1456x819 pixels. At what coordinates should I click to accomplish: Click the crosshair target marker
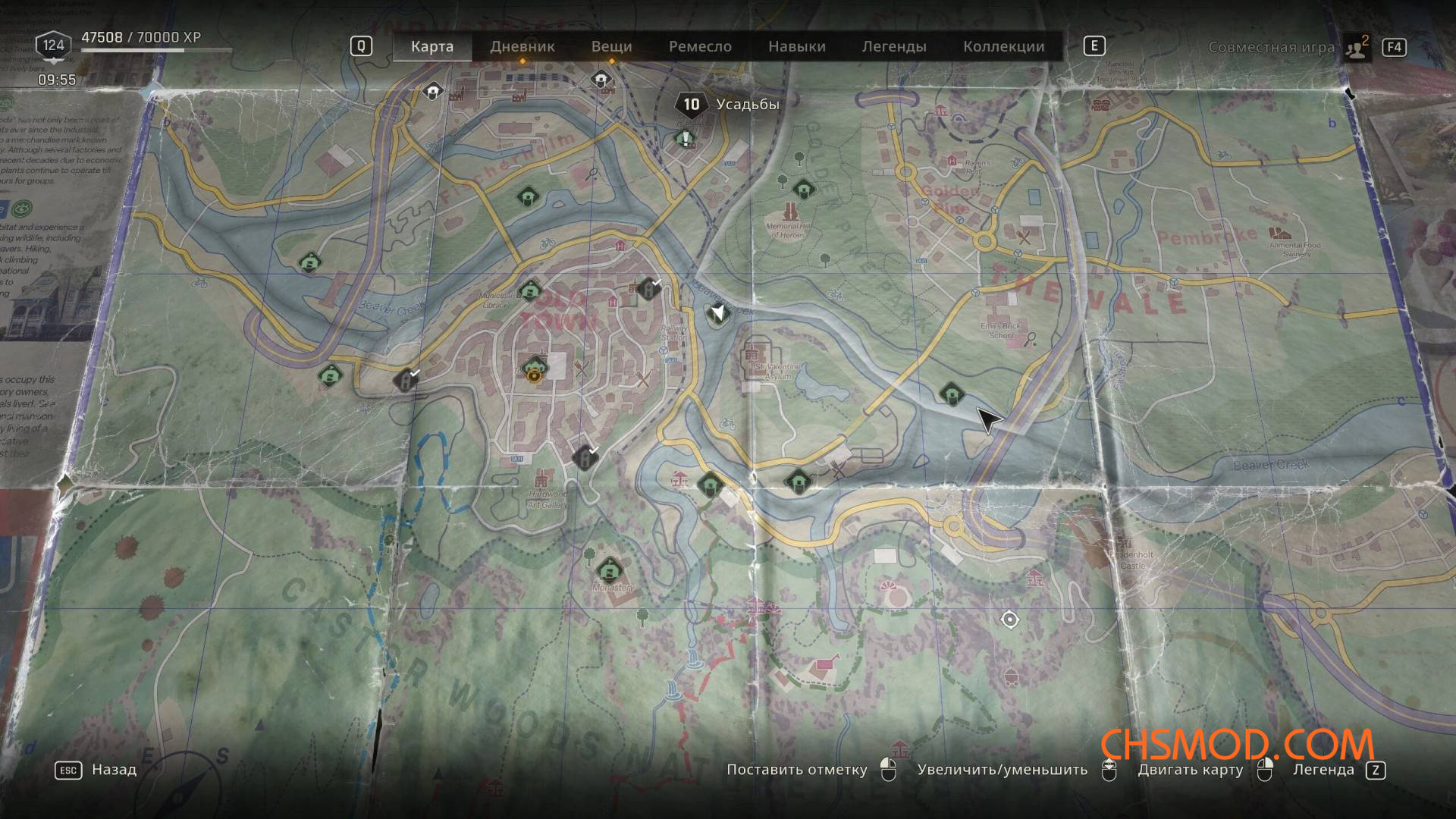(1009, 620)
